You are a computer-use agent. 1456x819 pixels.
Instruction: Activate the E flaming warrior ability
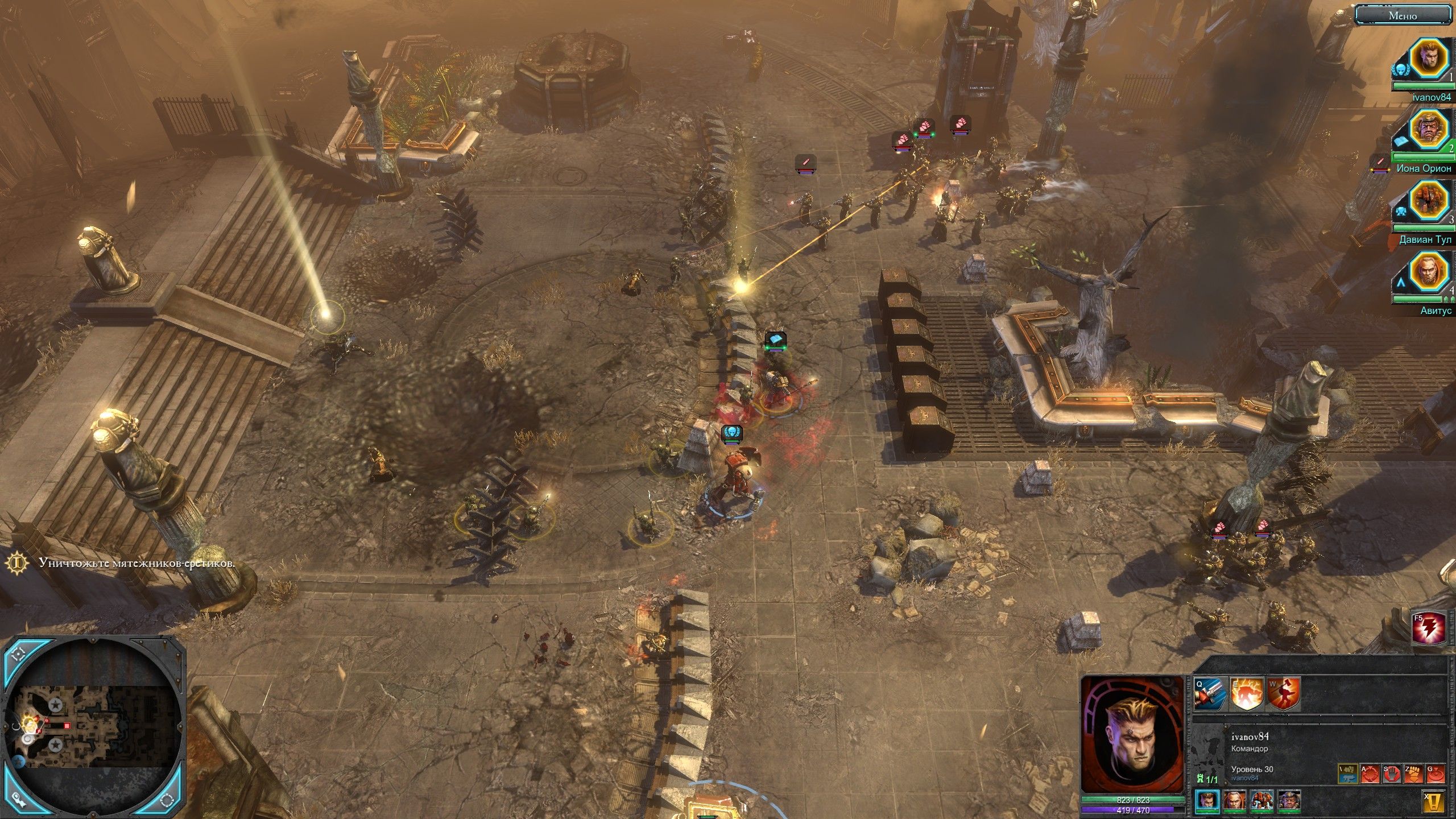click(1247, 693)
